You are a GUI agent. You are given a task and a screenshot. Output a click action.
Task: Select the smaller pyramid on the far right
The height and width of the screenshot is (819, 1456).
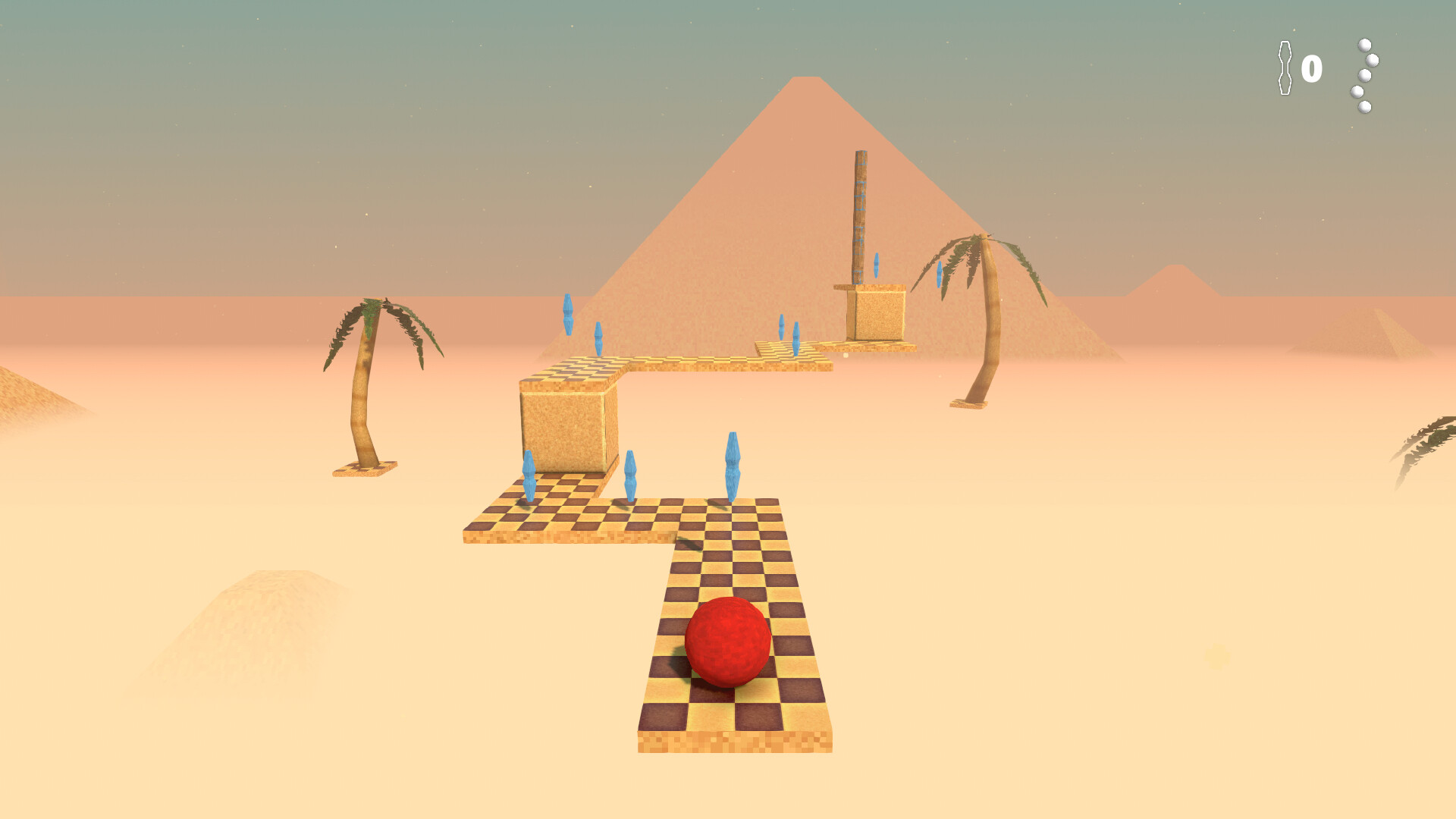(1175, 281)
